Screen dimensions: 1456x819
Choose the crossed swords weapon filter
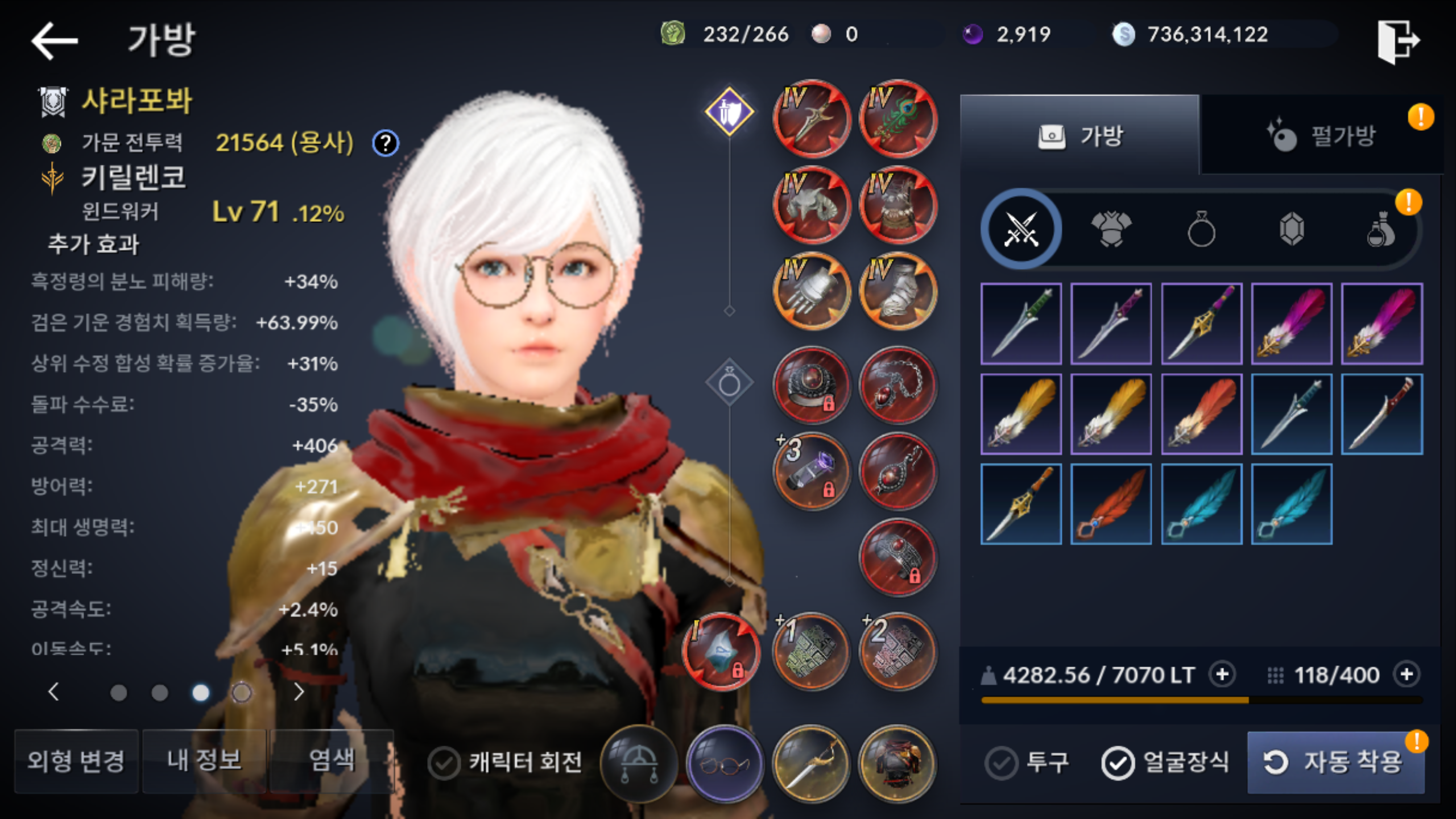pyautogui.click(x=1021, y=230)
